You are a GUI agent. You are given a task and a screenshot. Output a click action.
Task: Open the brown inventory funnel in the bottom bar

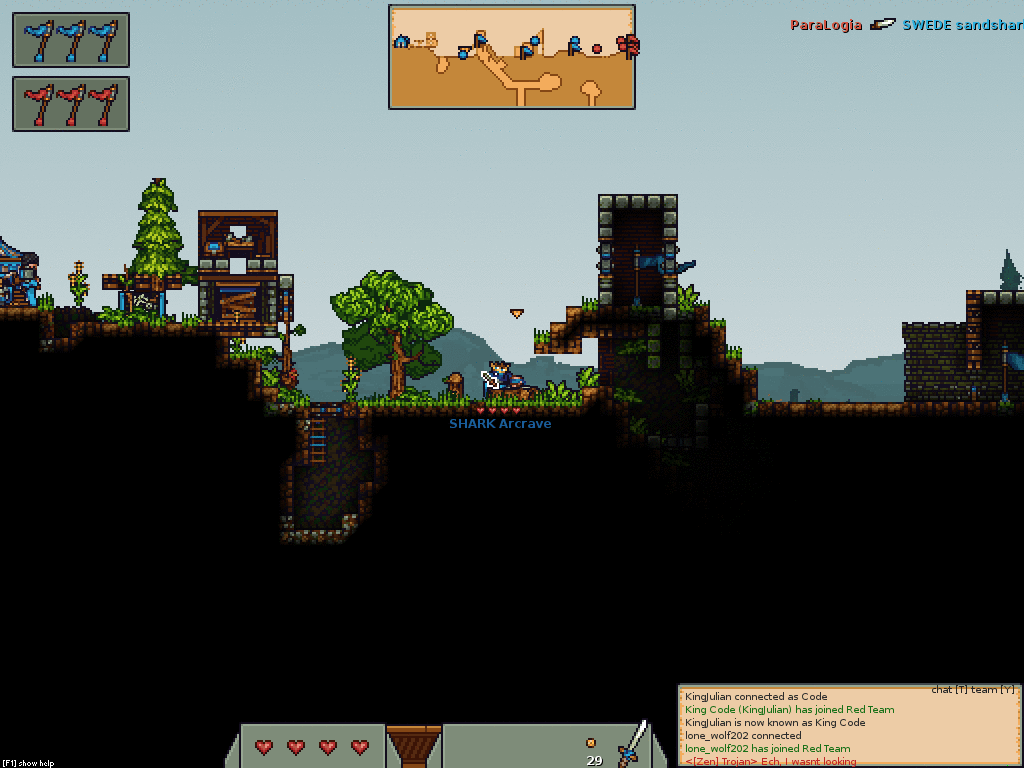coord(413,746)
